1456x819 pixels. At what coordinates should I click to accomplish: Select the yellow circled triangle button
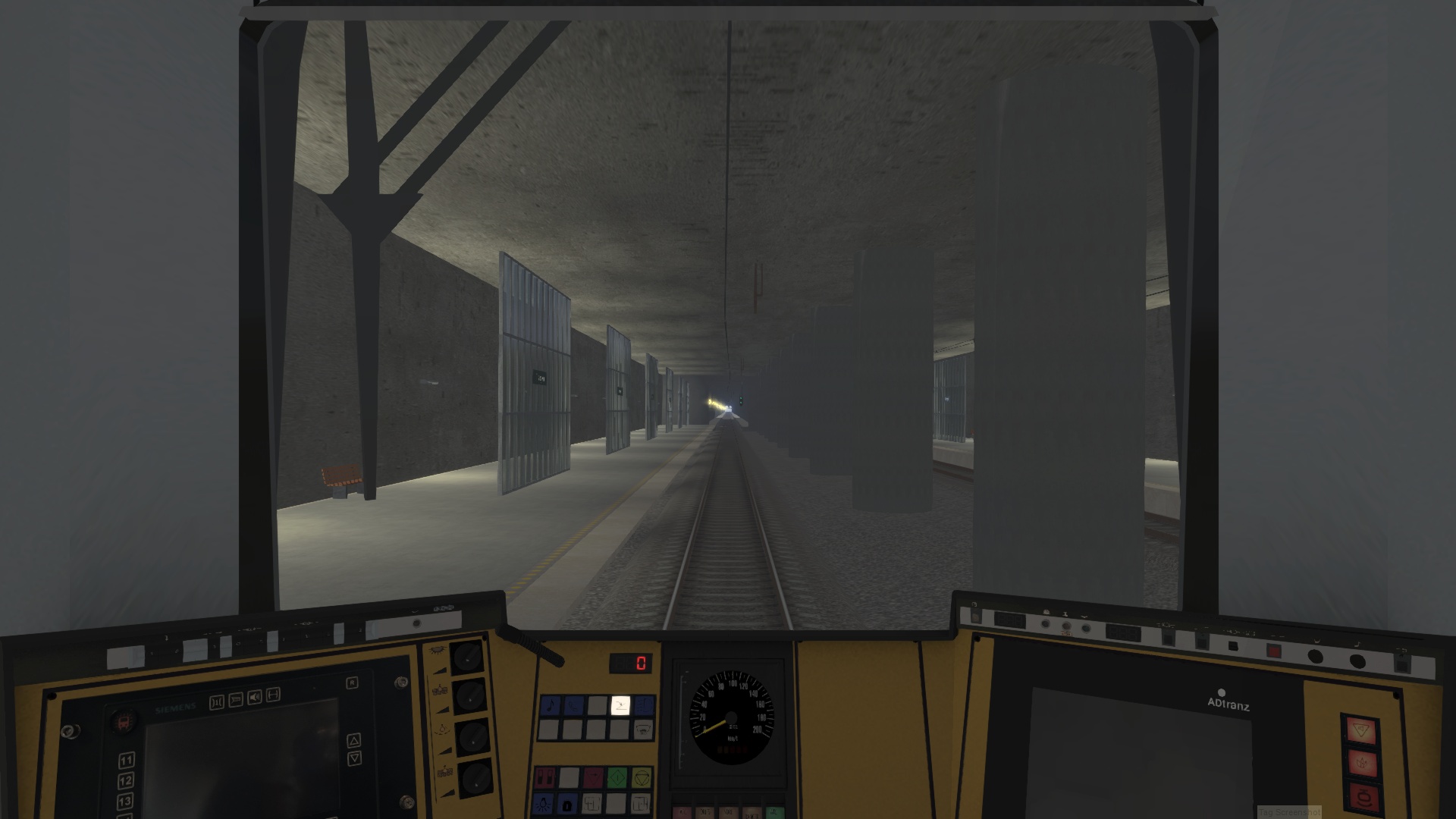click(x=642, y=777)
